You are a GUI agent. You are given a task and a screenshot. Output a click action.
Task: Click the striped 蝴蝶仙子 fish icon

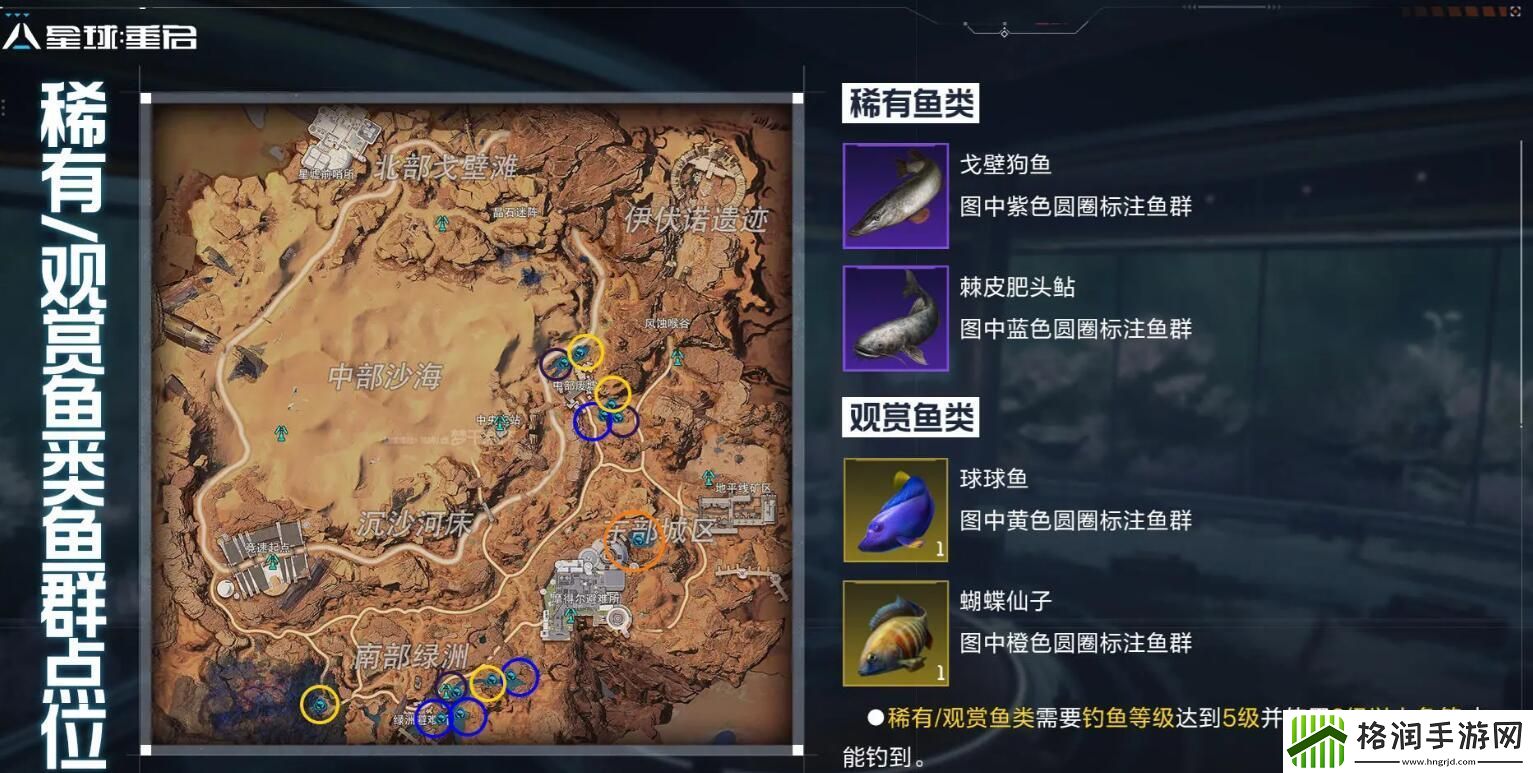(895, 633)
